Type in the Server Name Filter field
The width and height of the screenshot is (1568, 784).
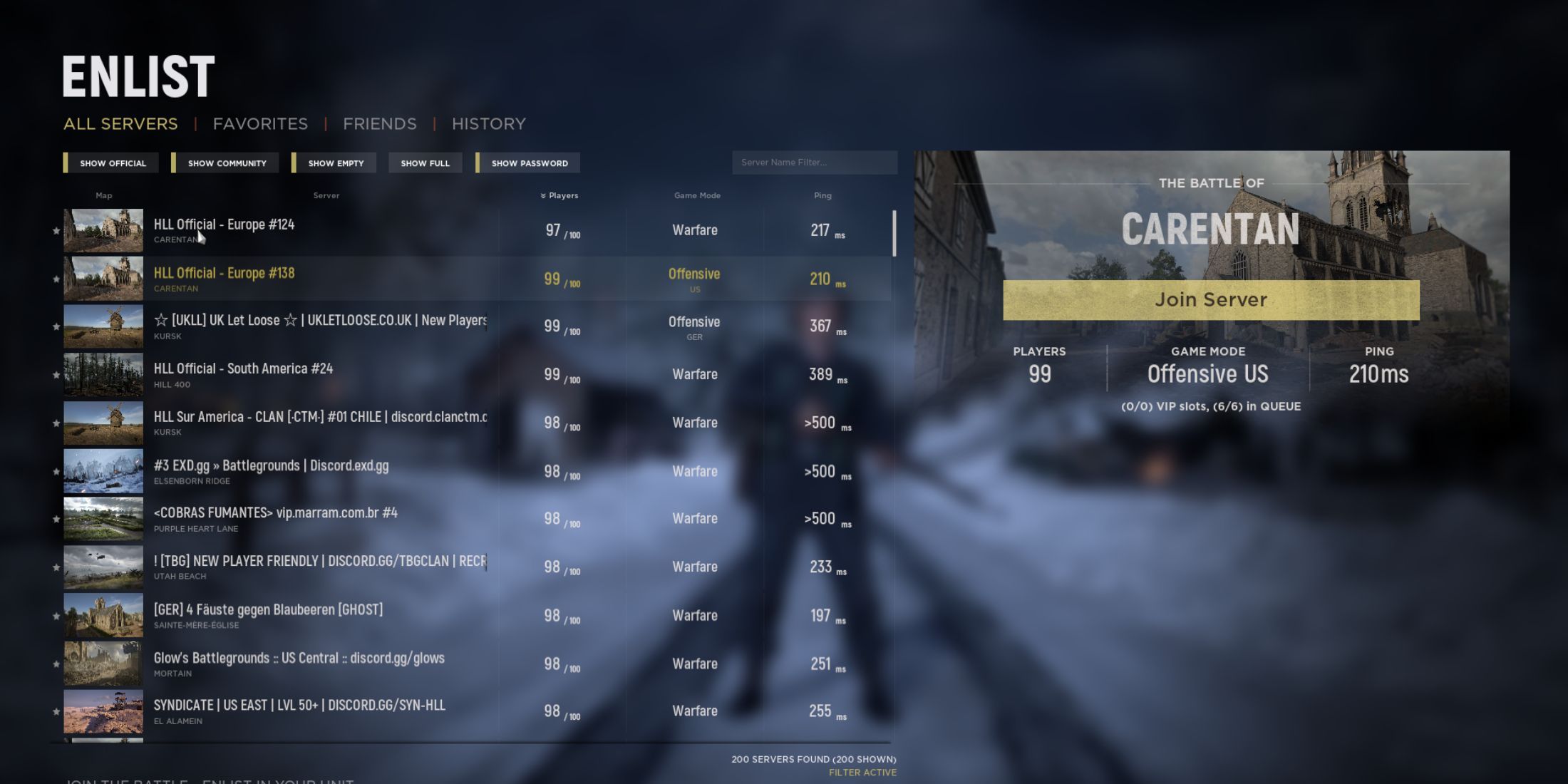(815, 163)
